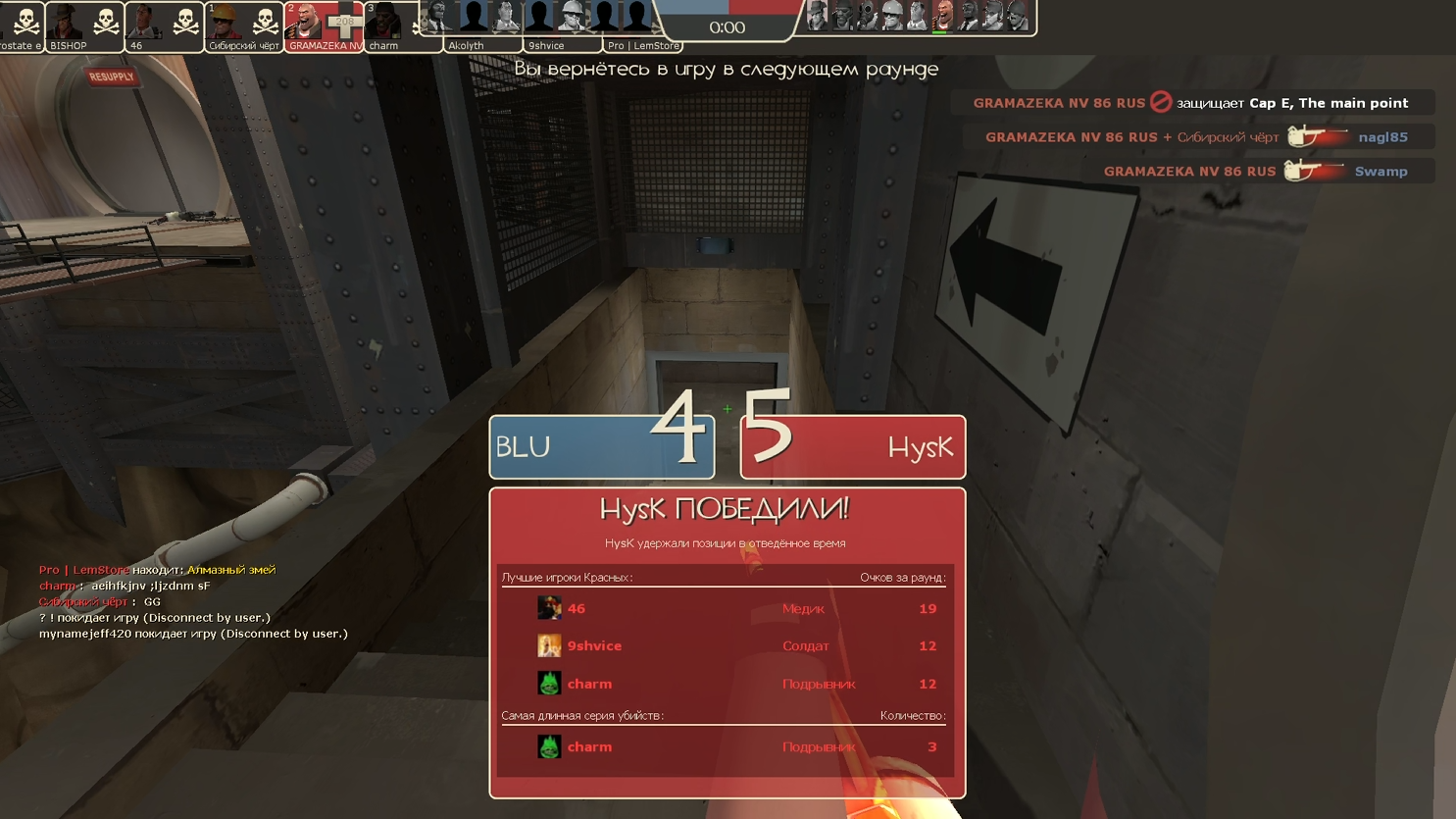Click the kill feed entry for nagl85
Screen dimensions: 1456x819
[x=1198, y=137]
